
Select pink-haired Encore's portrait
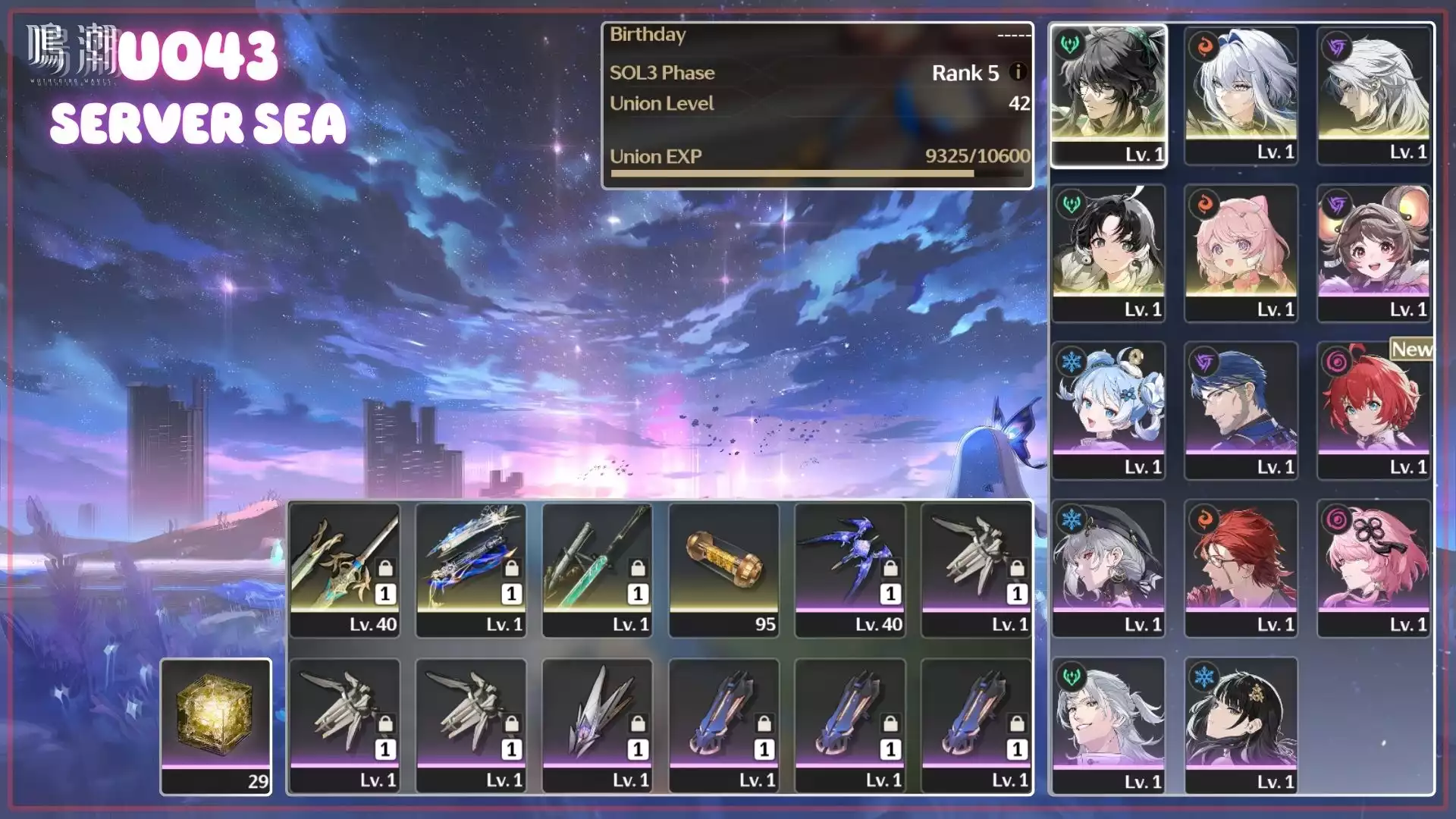pyautogui.click(x=1241, y=253)
